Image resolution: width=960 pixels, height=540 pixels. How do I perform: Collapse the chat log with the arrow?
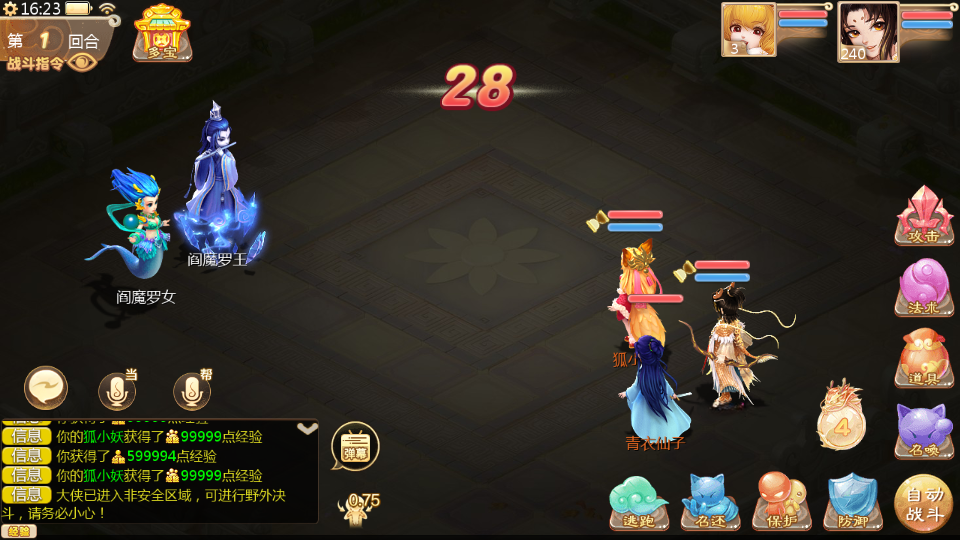click(308, 429)
